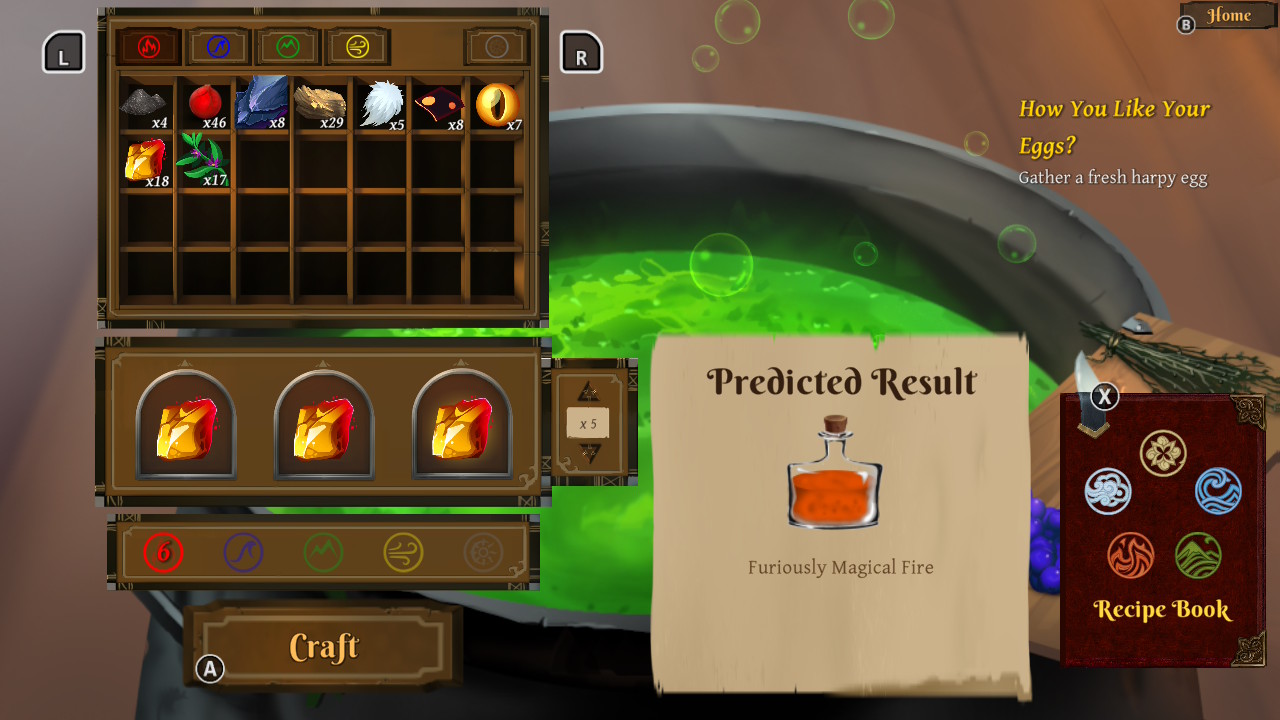The width and height of the screenshot is (1280, 720).
Task: Select the fire crystal stack of 18
Action: pos(145,162)
